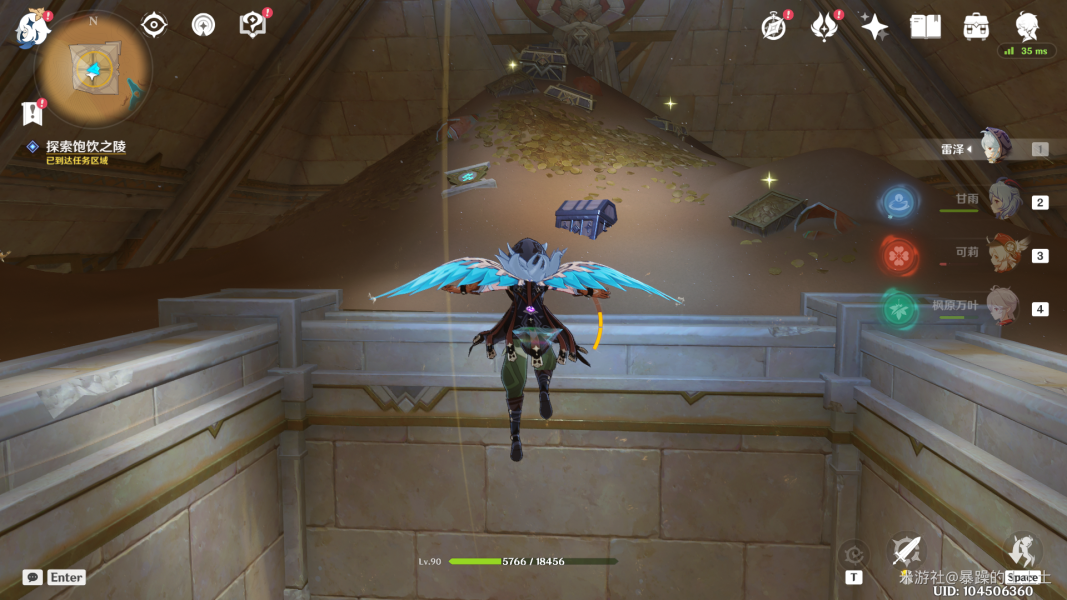Switch to party member 枫原万叶

tap(1001, 307)
